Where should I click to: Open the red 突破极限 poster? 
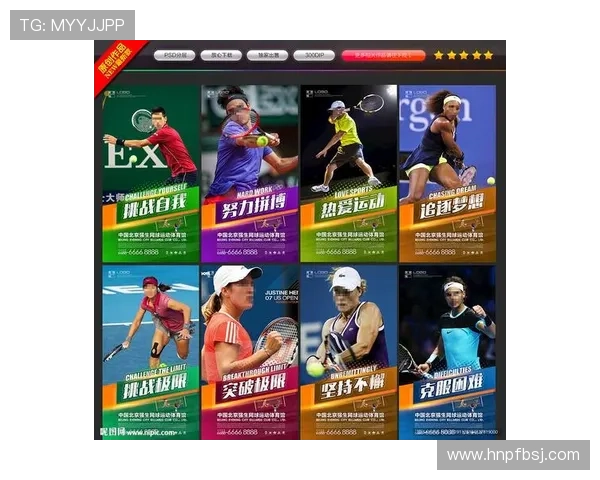249,352
